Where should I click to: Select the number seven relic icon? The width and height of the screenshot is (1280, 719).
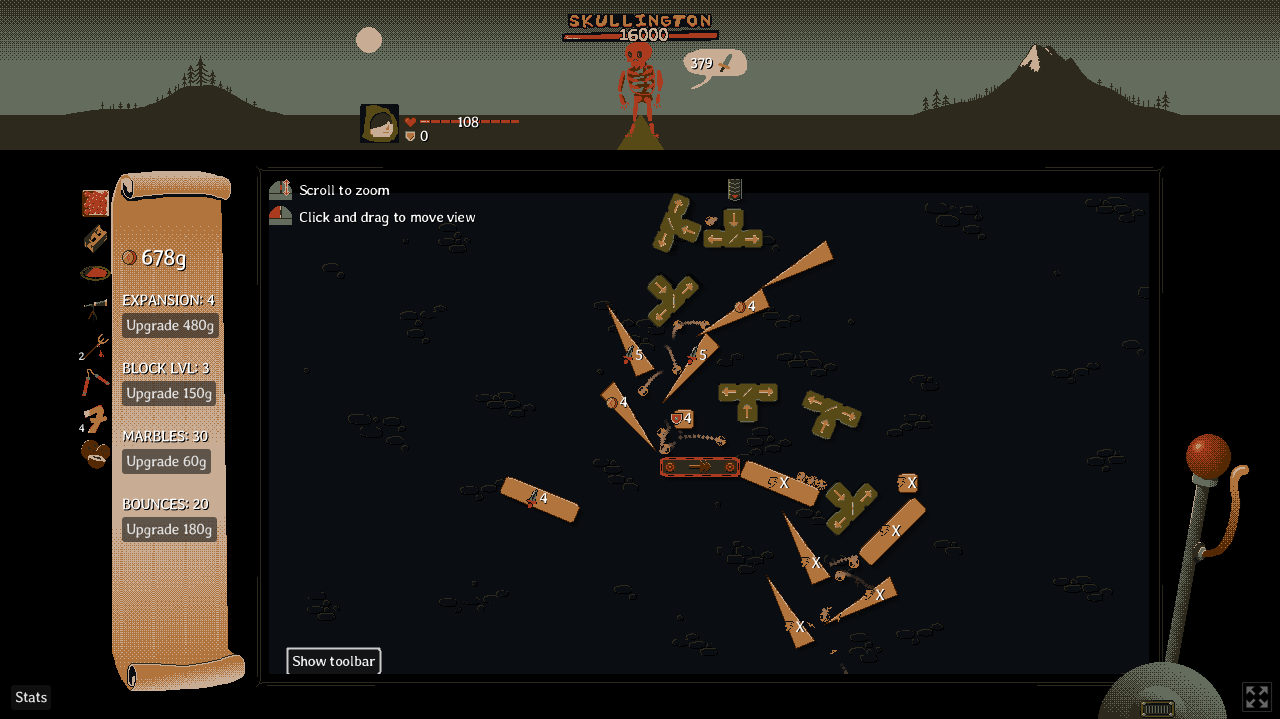[x=96, y=418]
